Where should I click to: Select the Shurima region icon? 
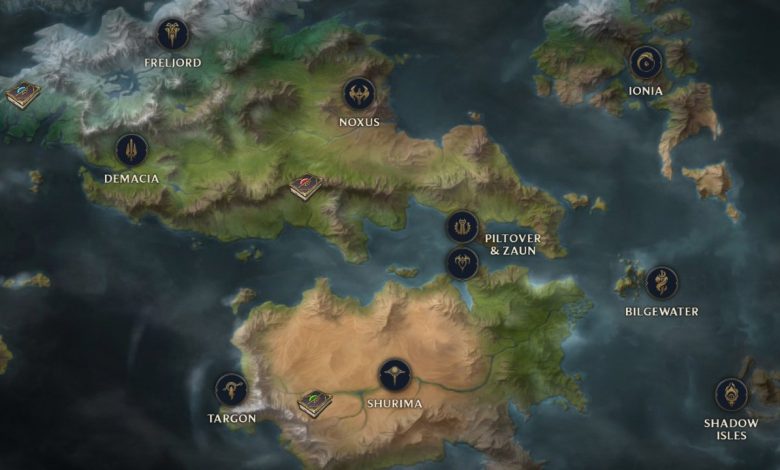(395, 375)
